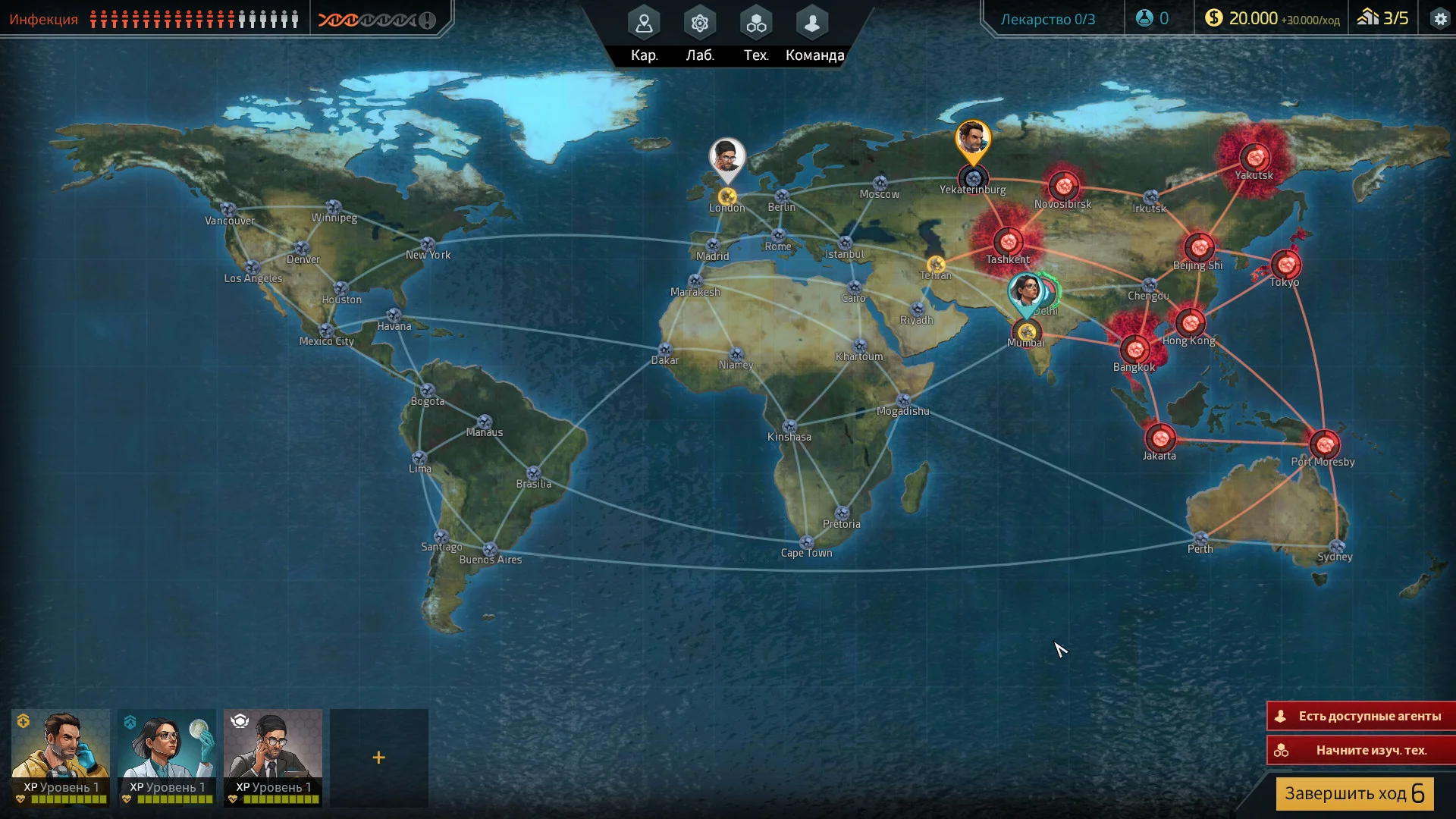Select the infected Yakutsk city node
Viewport: 1456px width, 819px height.
pos(1254,157)
